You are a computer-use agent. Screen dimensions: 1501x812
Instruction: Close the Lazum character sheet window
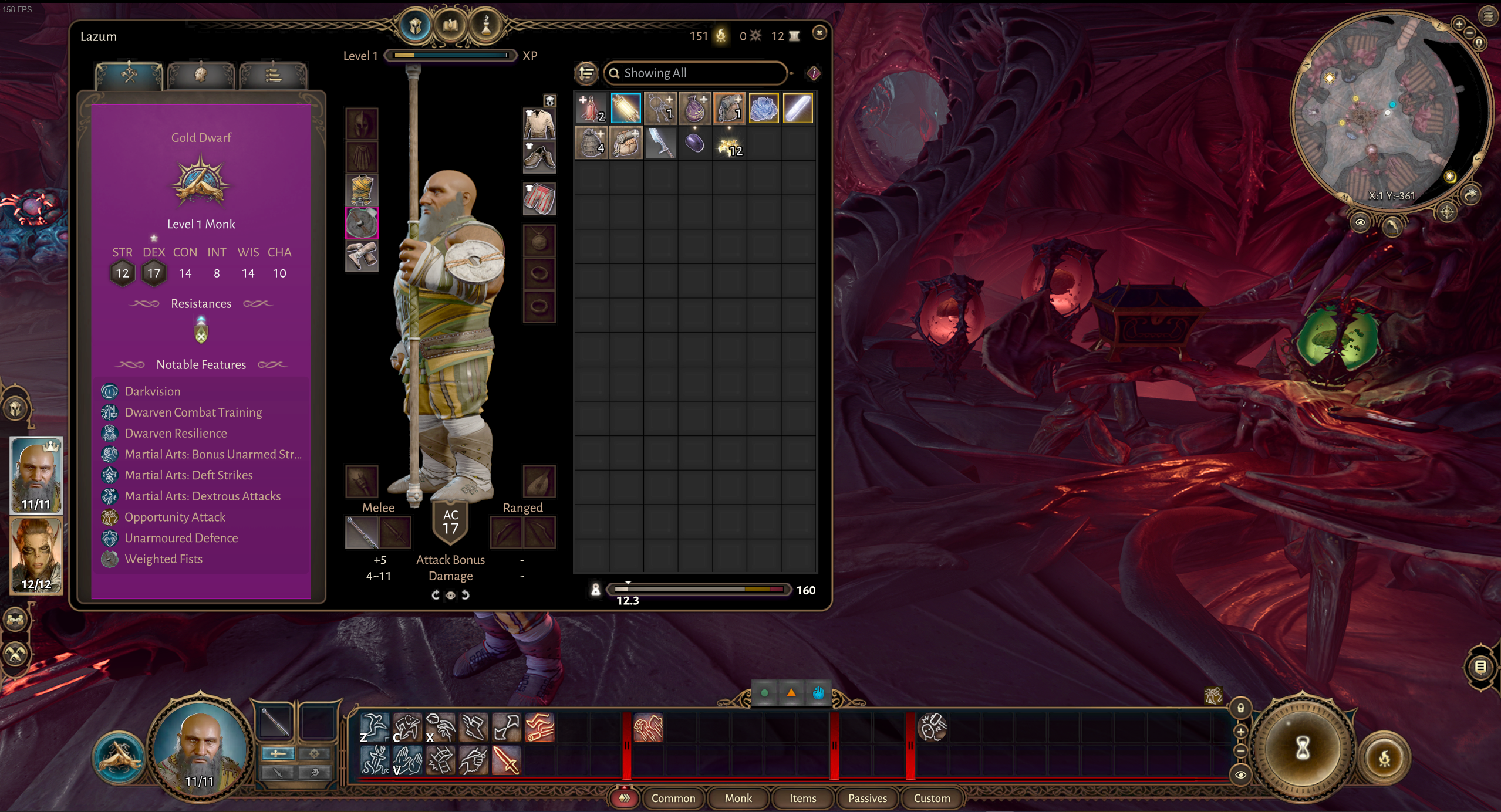[x=819, y=33]
